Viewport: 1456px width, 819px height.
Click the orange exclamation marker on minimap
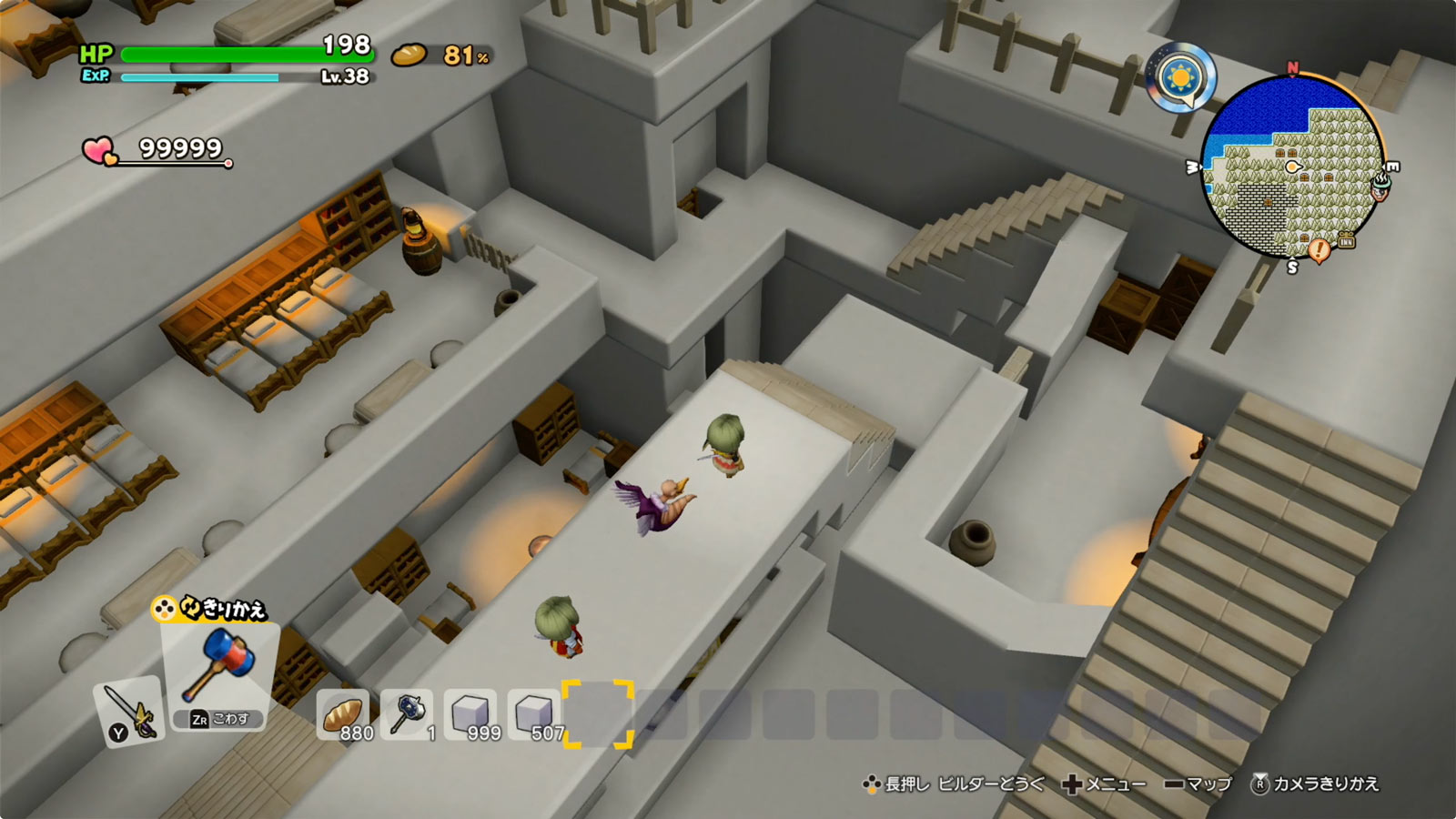[x=1319, y=248]
